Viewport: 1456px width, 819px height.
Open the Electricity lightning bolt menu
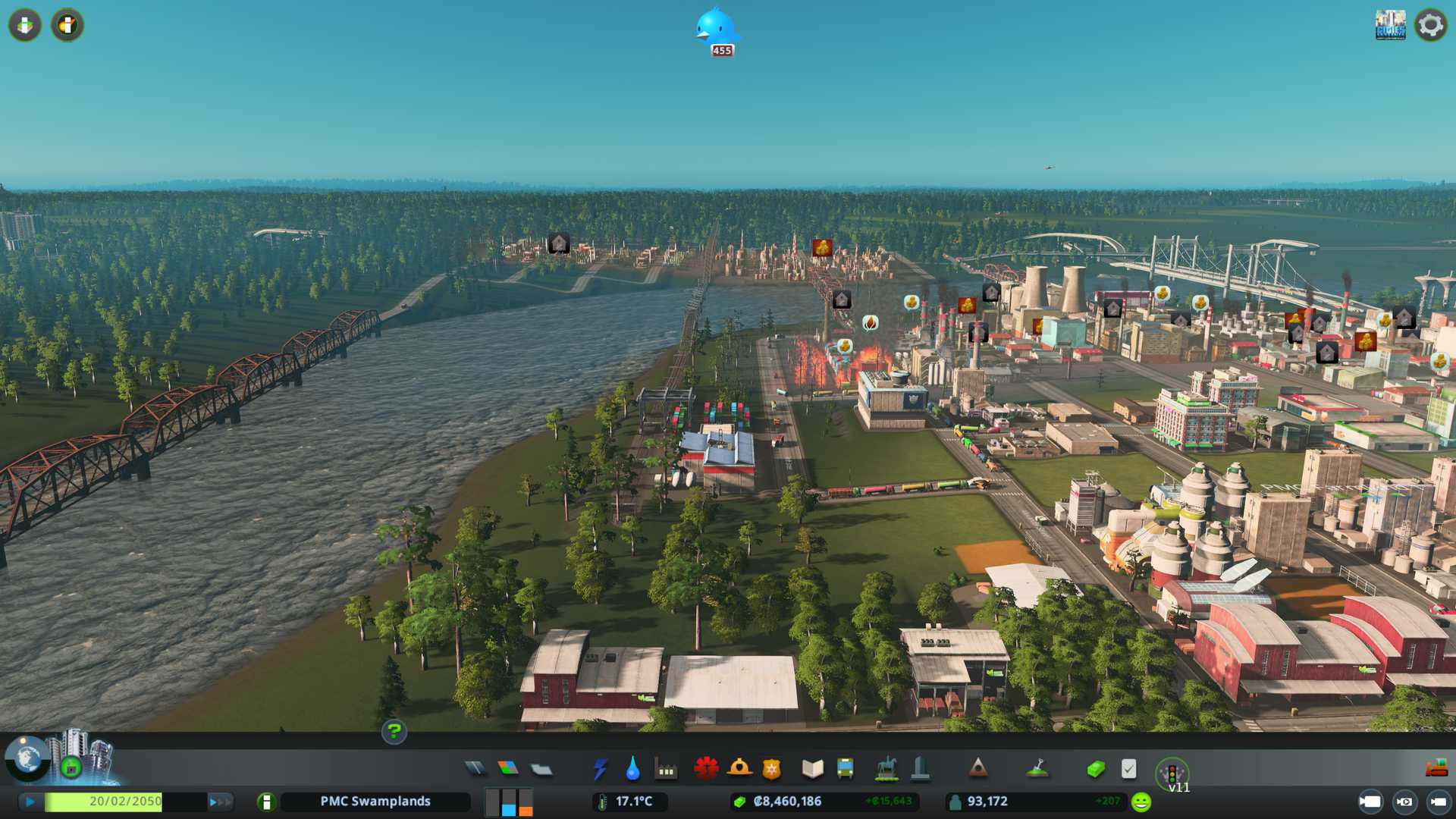601,769
